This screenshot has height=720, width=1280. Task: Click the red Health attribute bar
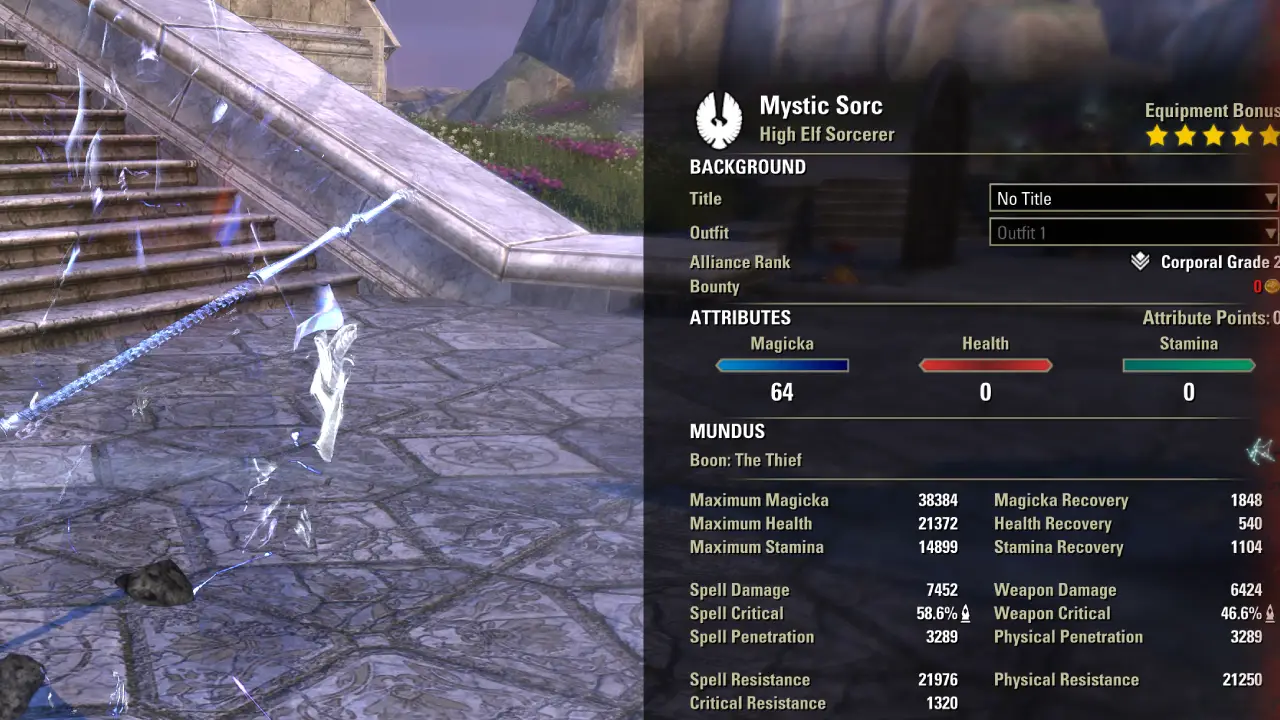click(x=985, y=366)
